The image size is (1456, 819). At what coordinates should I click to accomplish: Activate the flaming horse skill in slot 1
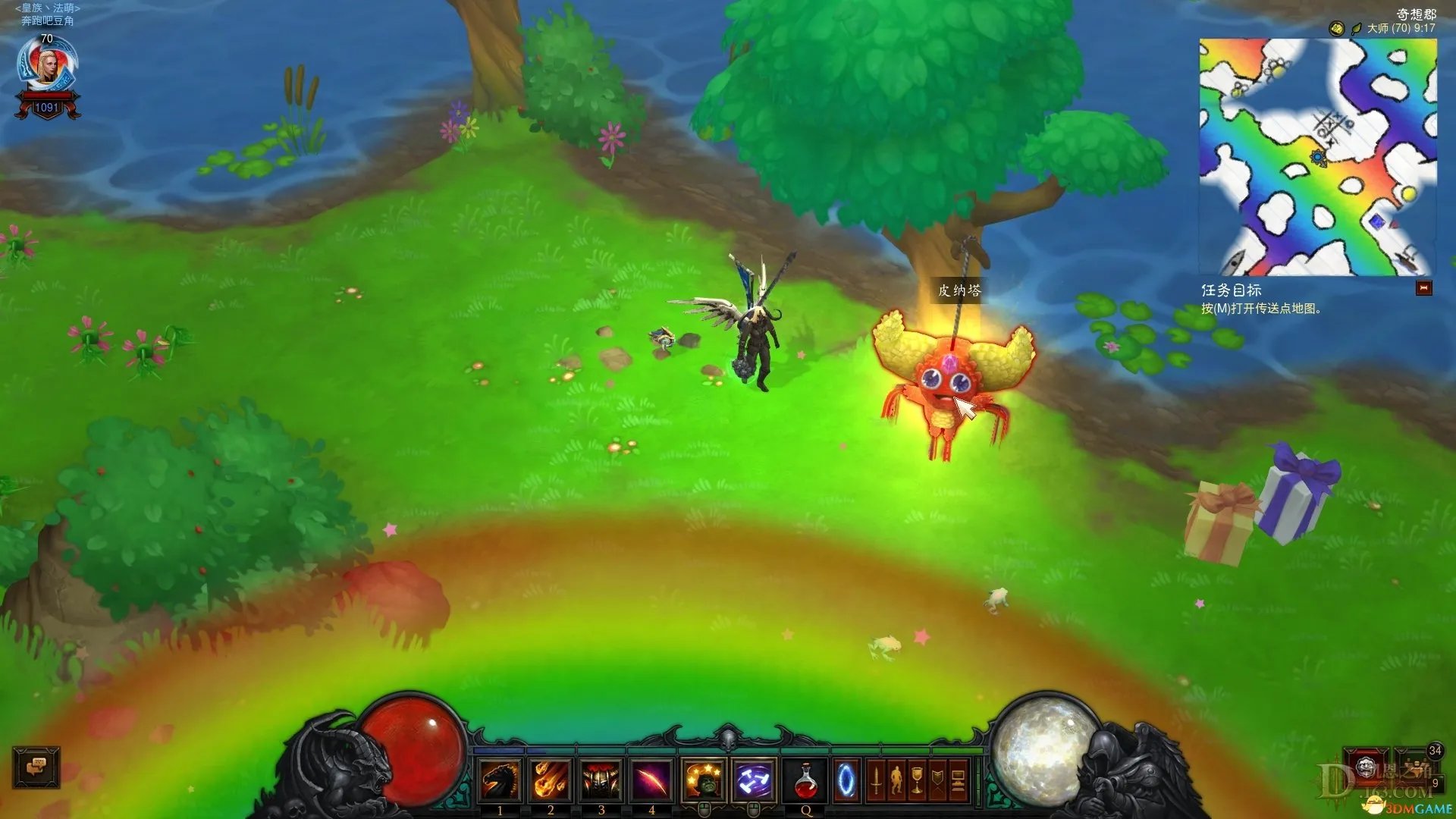[500, 780]
